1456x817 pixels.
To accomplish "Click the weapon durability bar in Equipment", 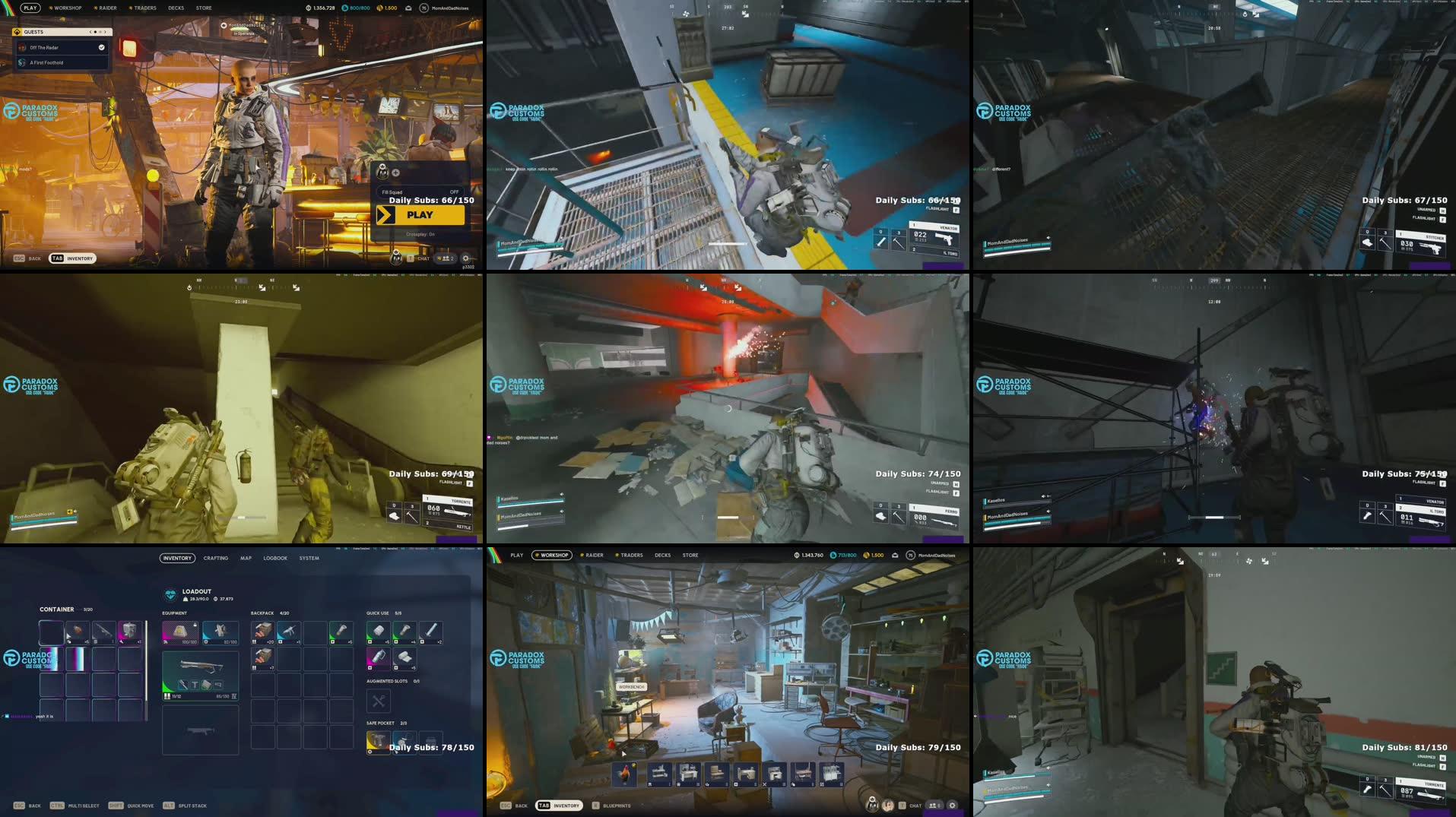I will click(222, 696).
